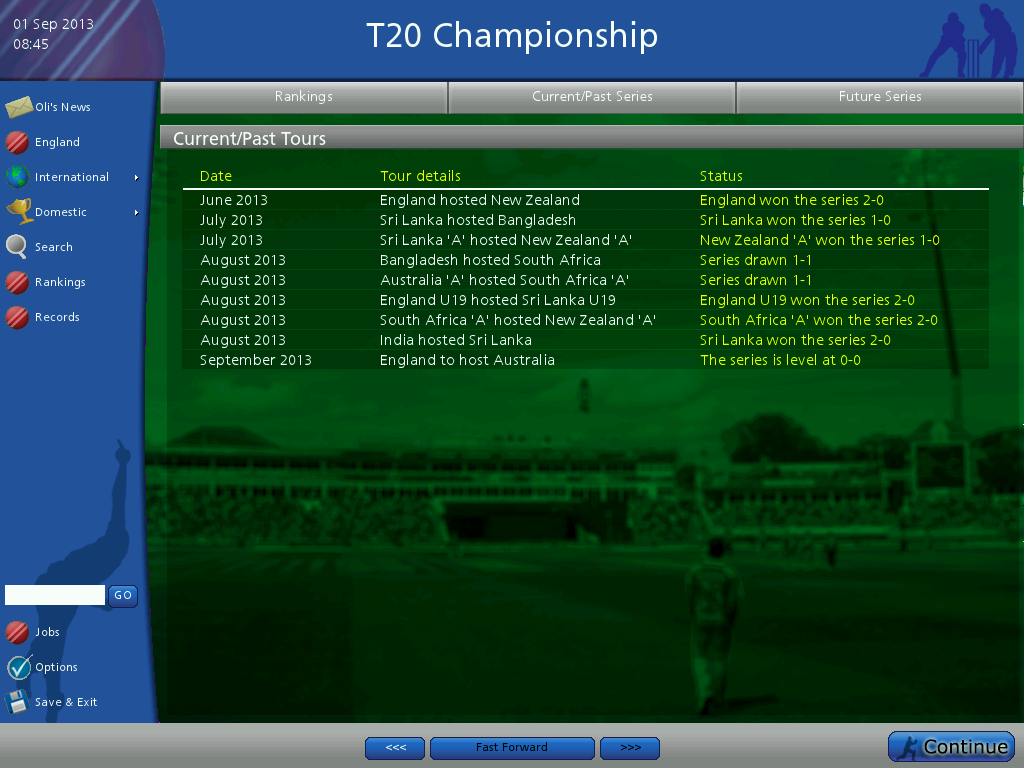1024x768 pixels.
Task: Switch to the Rankings tab
Action: tap(304, 97)
